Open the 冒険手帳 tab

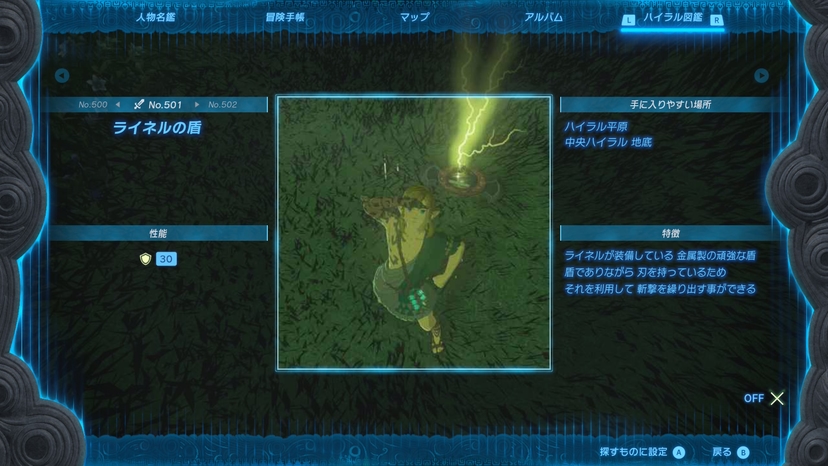pos(285,17)
